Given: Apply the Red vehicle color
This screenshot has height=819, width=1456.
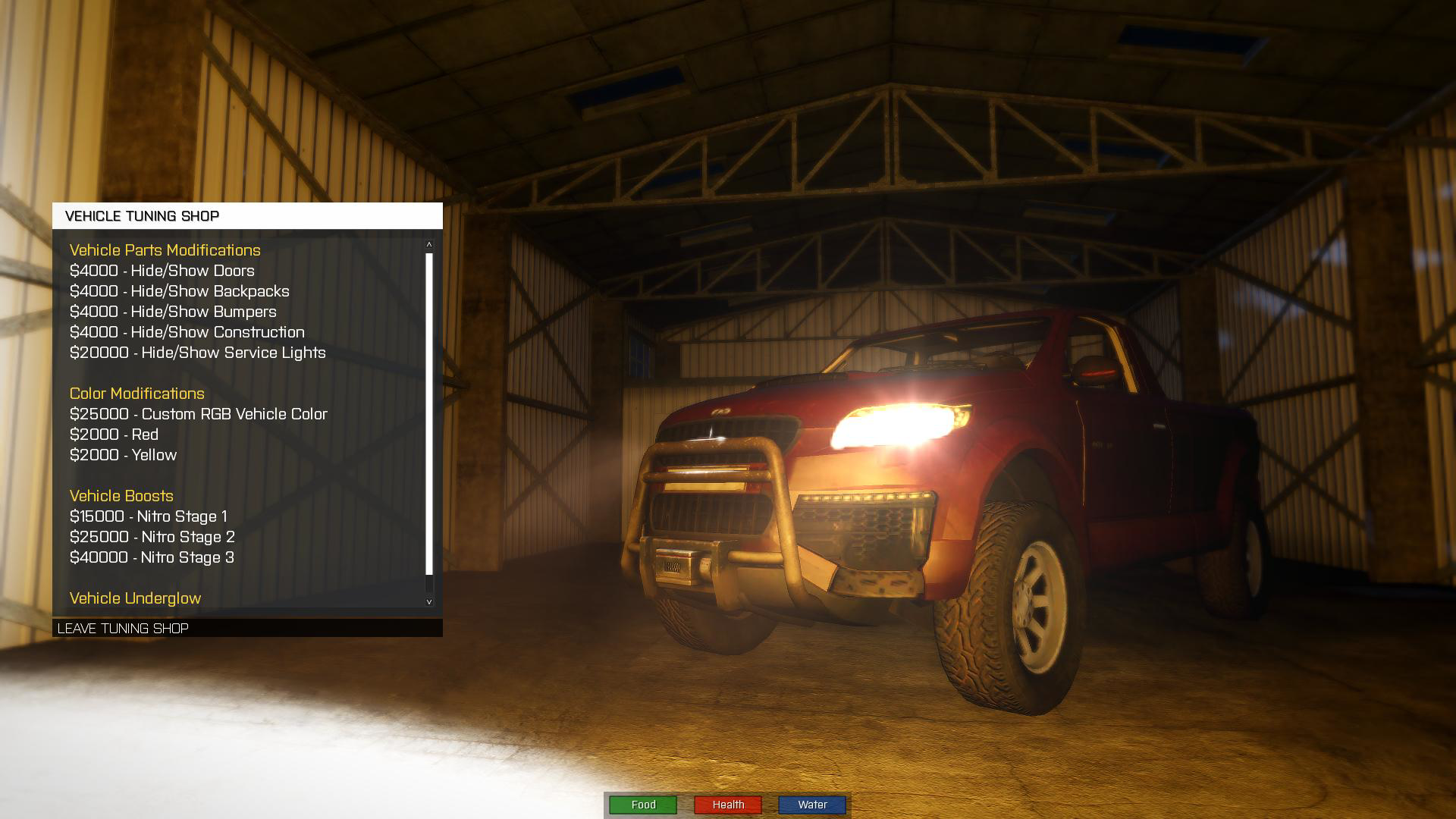Looking at the screenshot, I should pyautogui.click(x=114, y=435).
